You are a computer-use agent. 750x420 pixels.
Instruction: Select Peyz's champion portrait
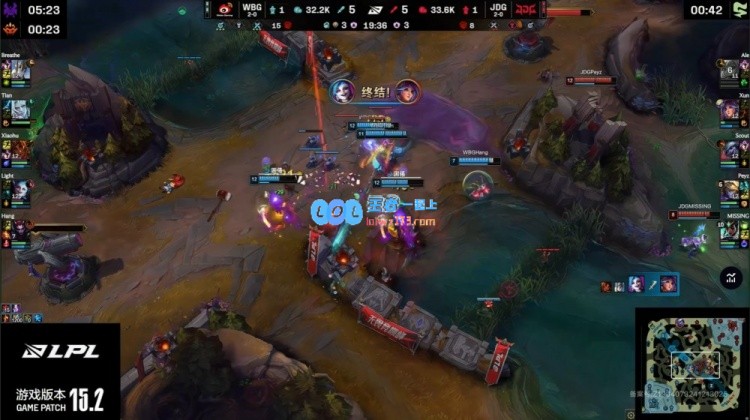[732, 191]
